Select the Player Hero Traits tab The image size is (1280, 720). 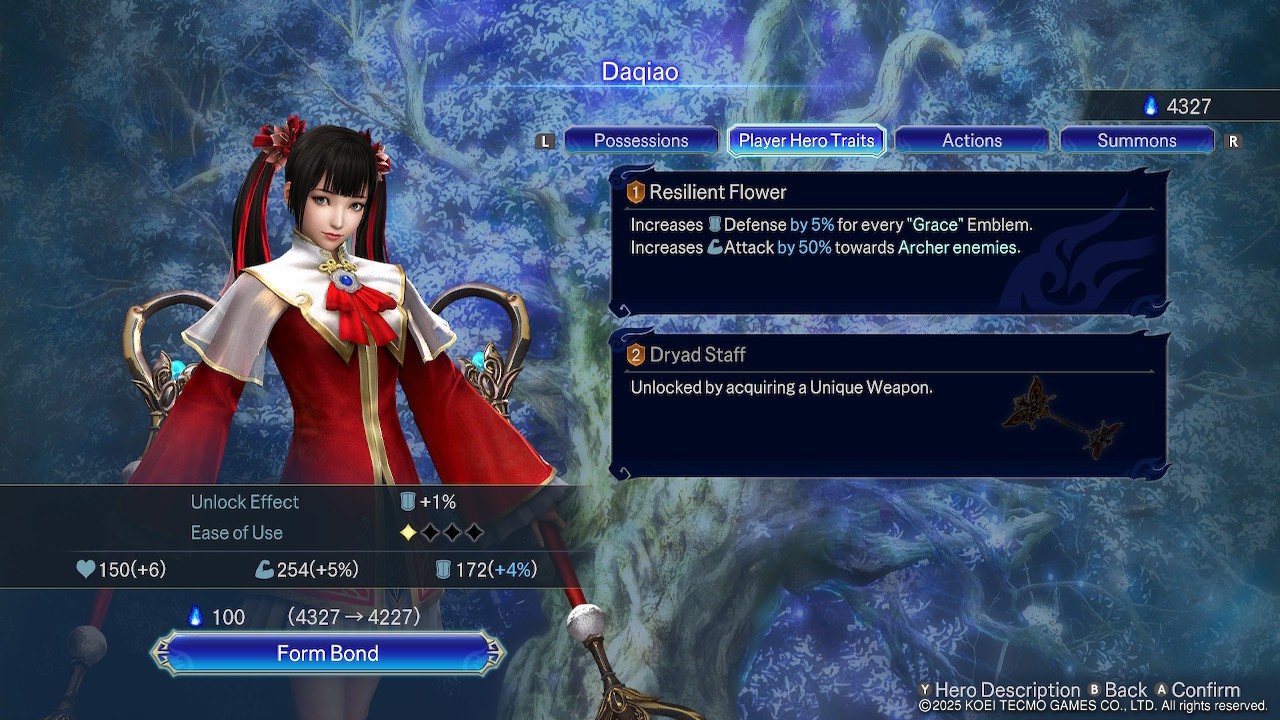click(806, 141)
